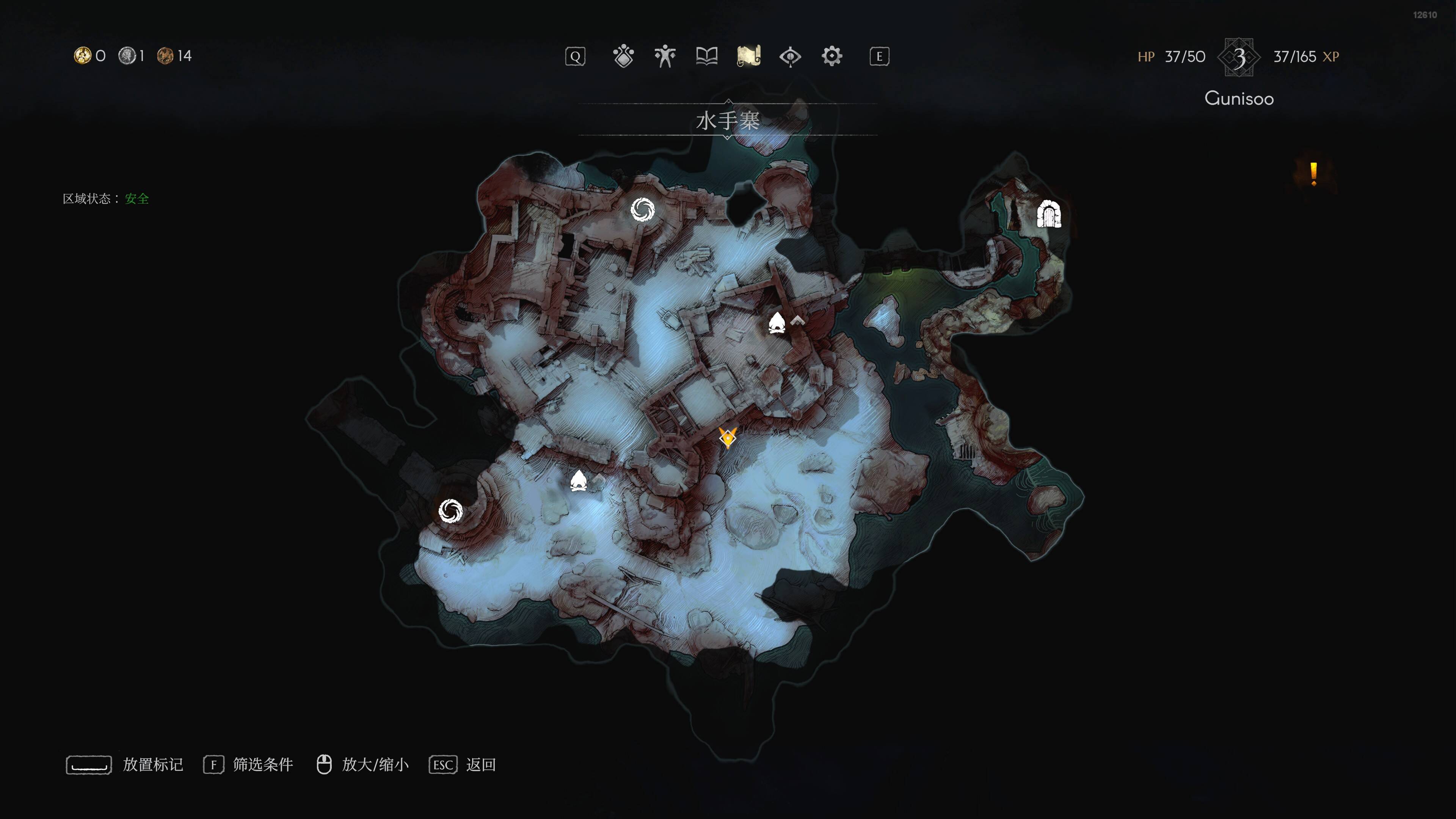This screenshot has width=1456, height=819.
Task: Switch to the eye symbol tab
Action: coord(790,56)
